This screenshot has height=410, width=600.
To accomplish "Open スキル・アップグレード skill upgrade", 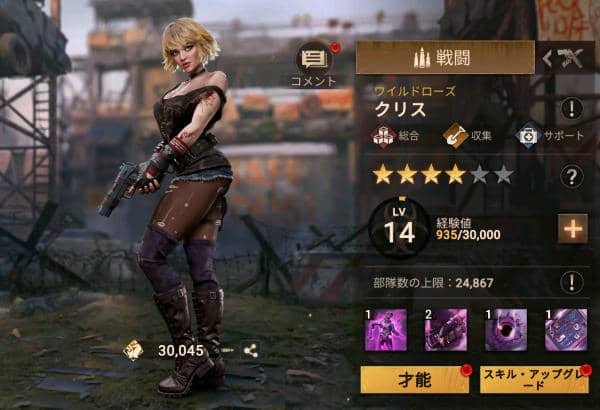I will click(536, 382).
